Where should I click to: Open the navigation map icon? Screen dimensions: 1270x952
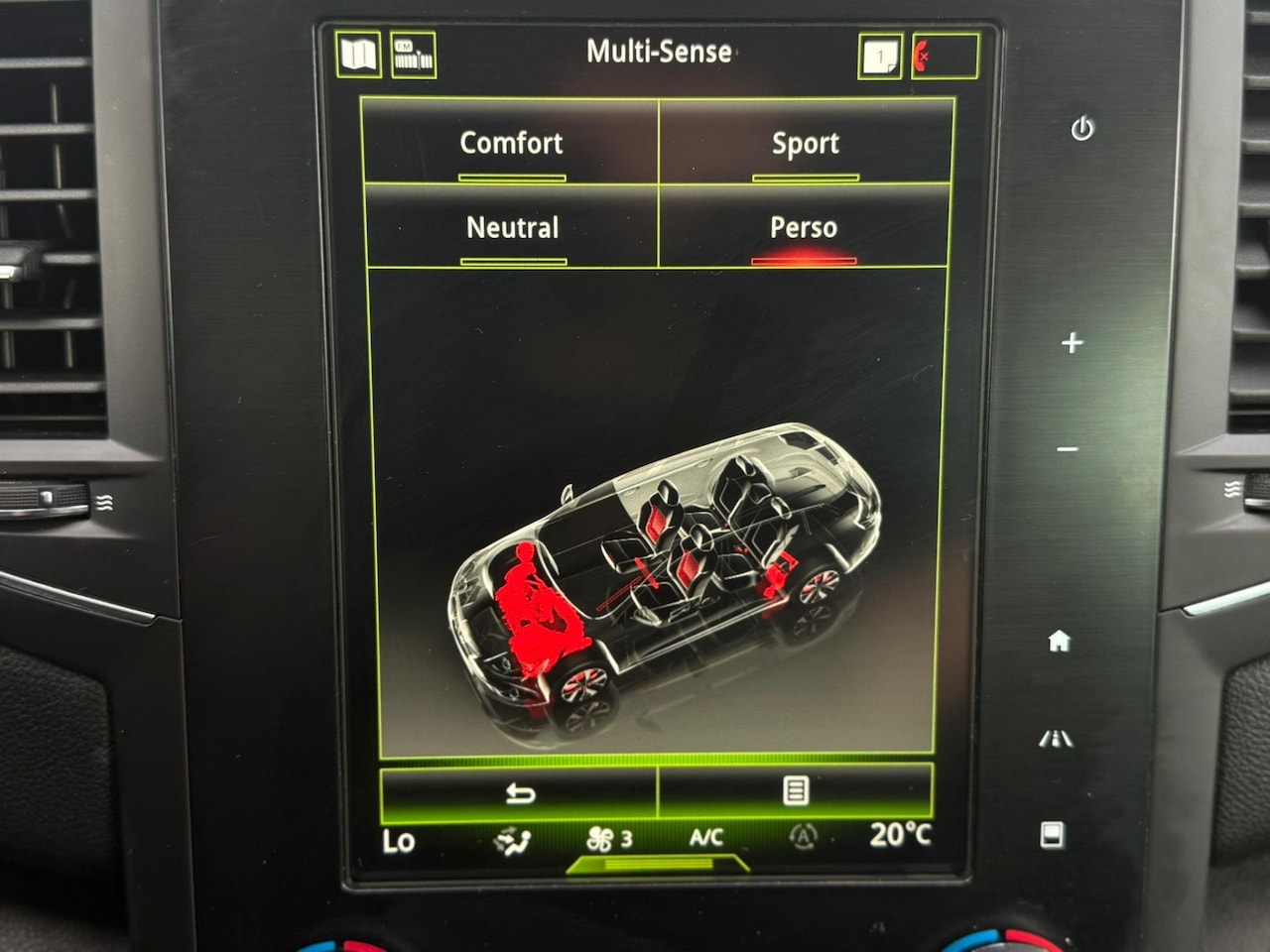(358, 55)
